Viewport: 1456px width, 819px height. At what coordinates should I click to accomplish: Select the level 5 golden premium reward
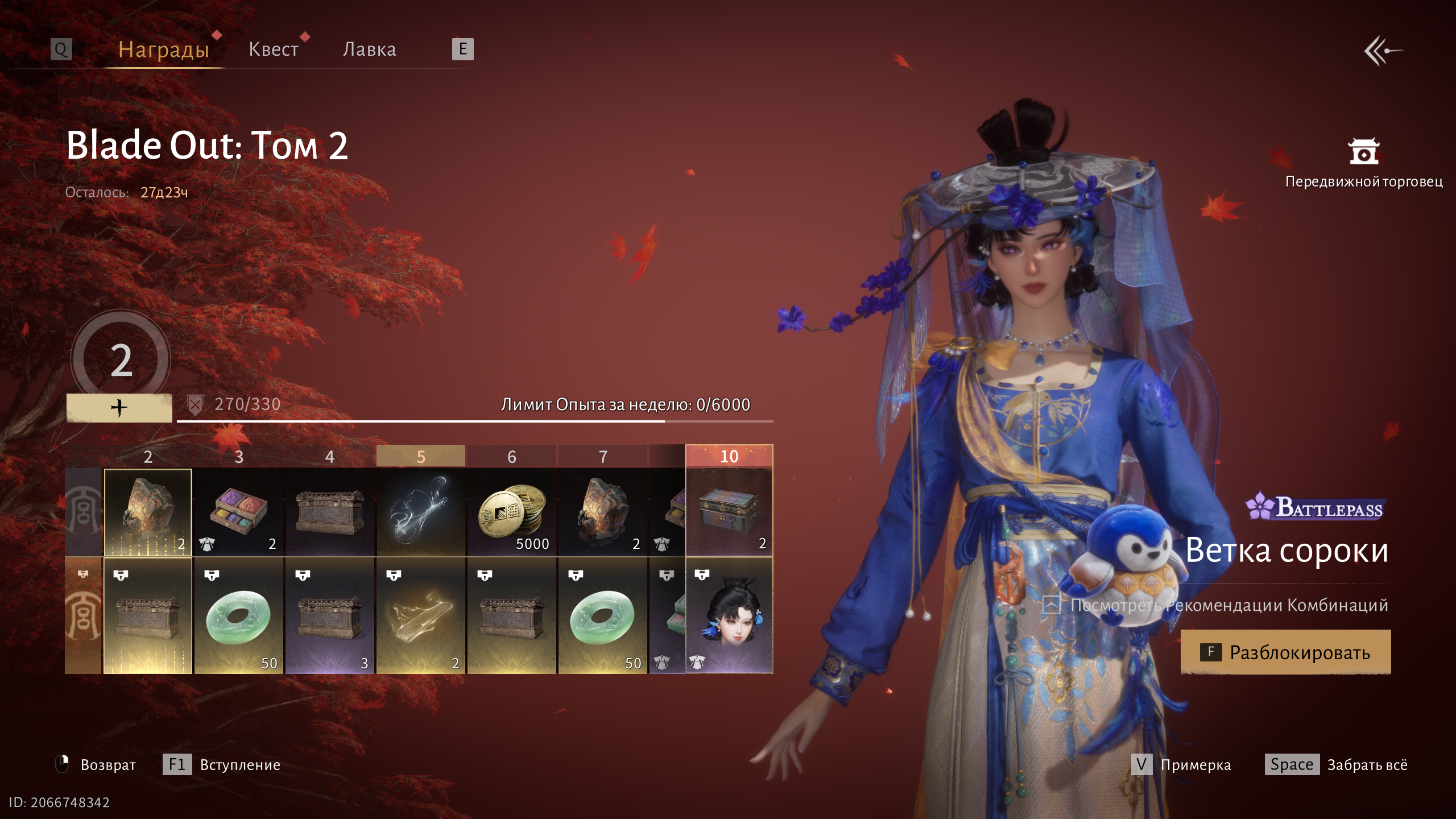(x=421, y=617)
